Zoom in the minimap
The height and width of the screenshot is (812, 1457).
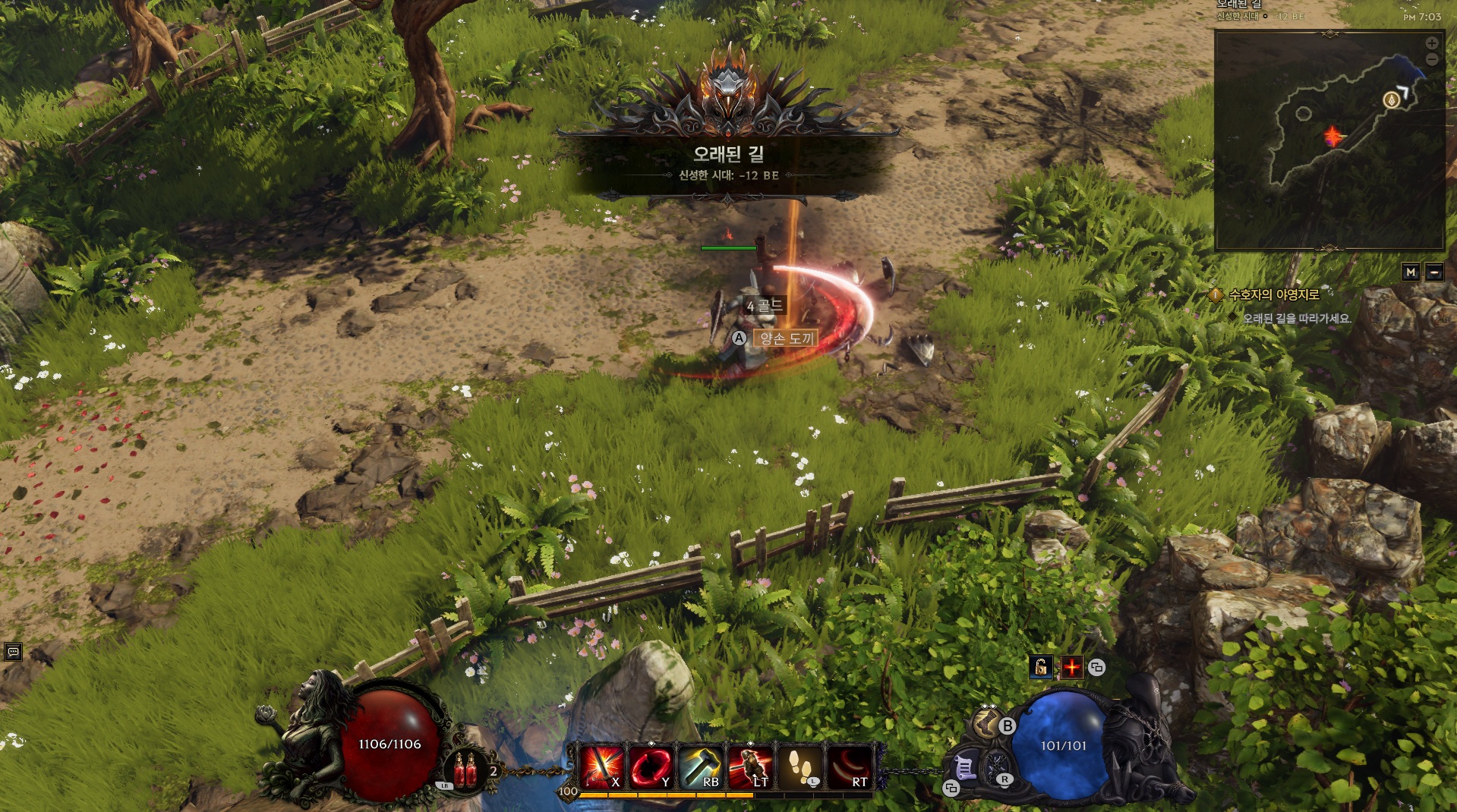[1431, 44]
